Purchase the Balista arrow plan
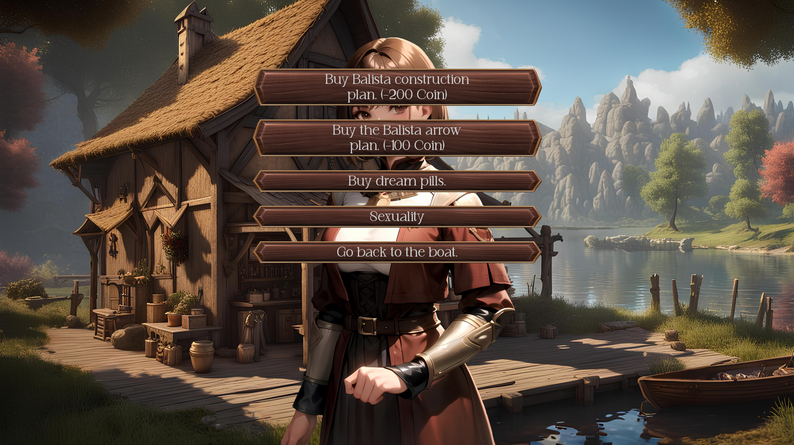This screenshot has width=794, height=445. (397, 138)
